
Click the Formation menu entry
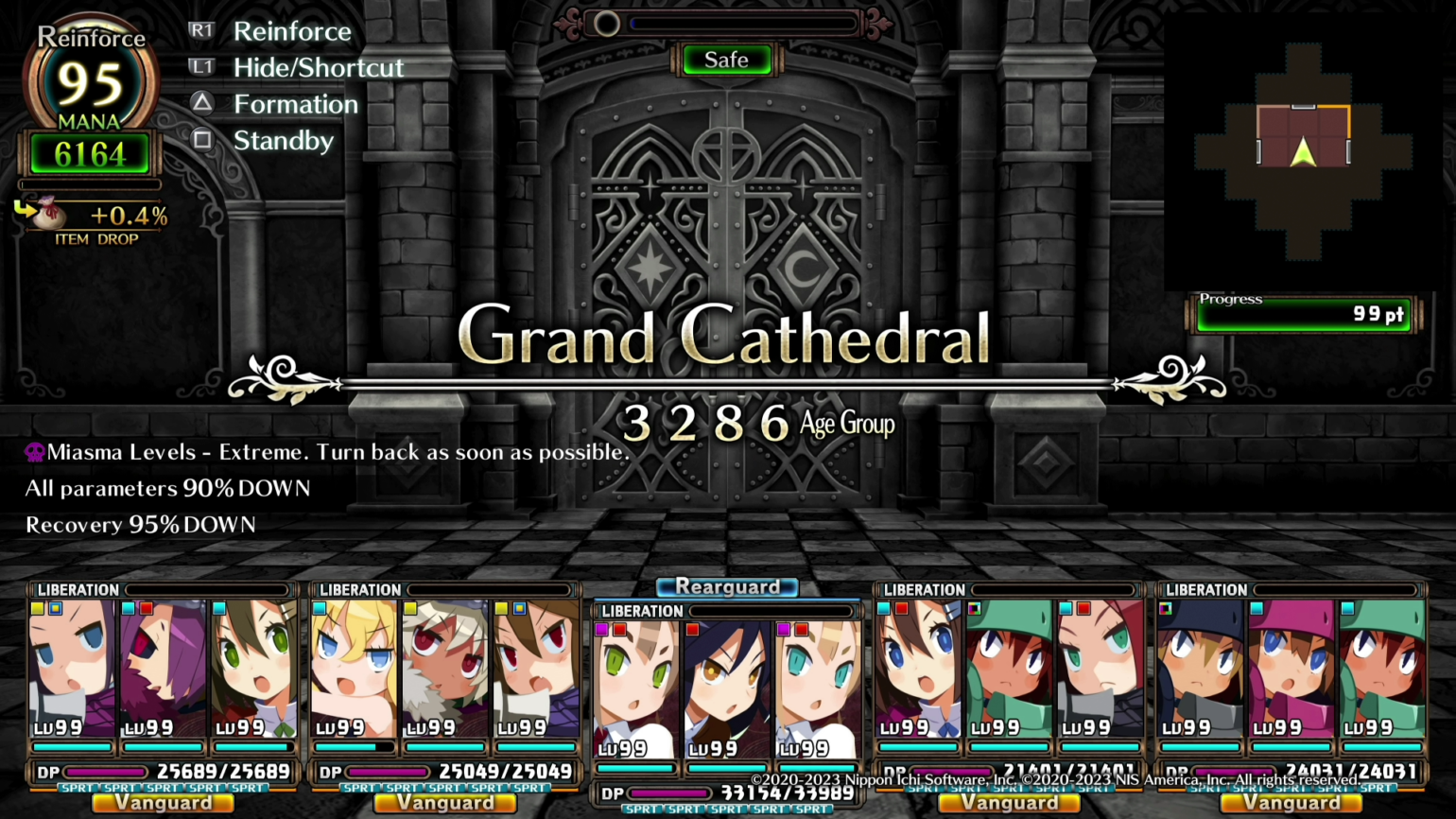[x=295, y=104]
